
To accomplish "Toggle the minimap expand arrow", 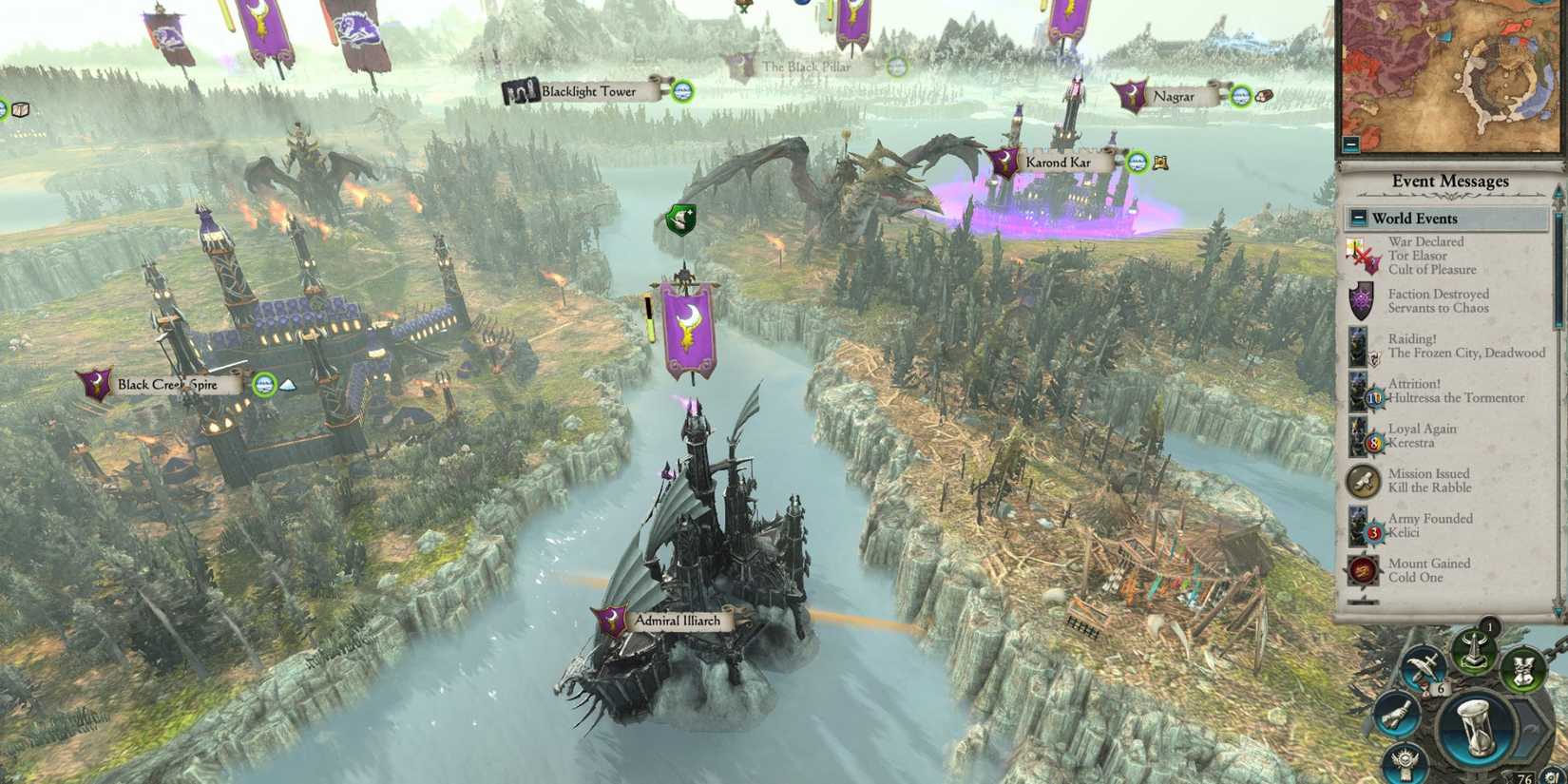I will pyautogui.click(x=1348, y=144).
